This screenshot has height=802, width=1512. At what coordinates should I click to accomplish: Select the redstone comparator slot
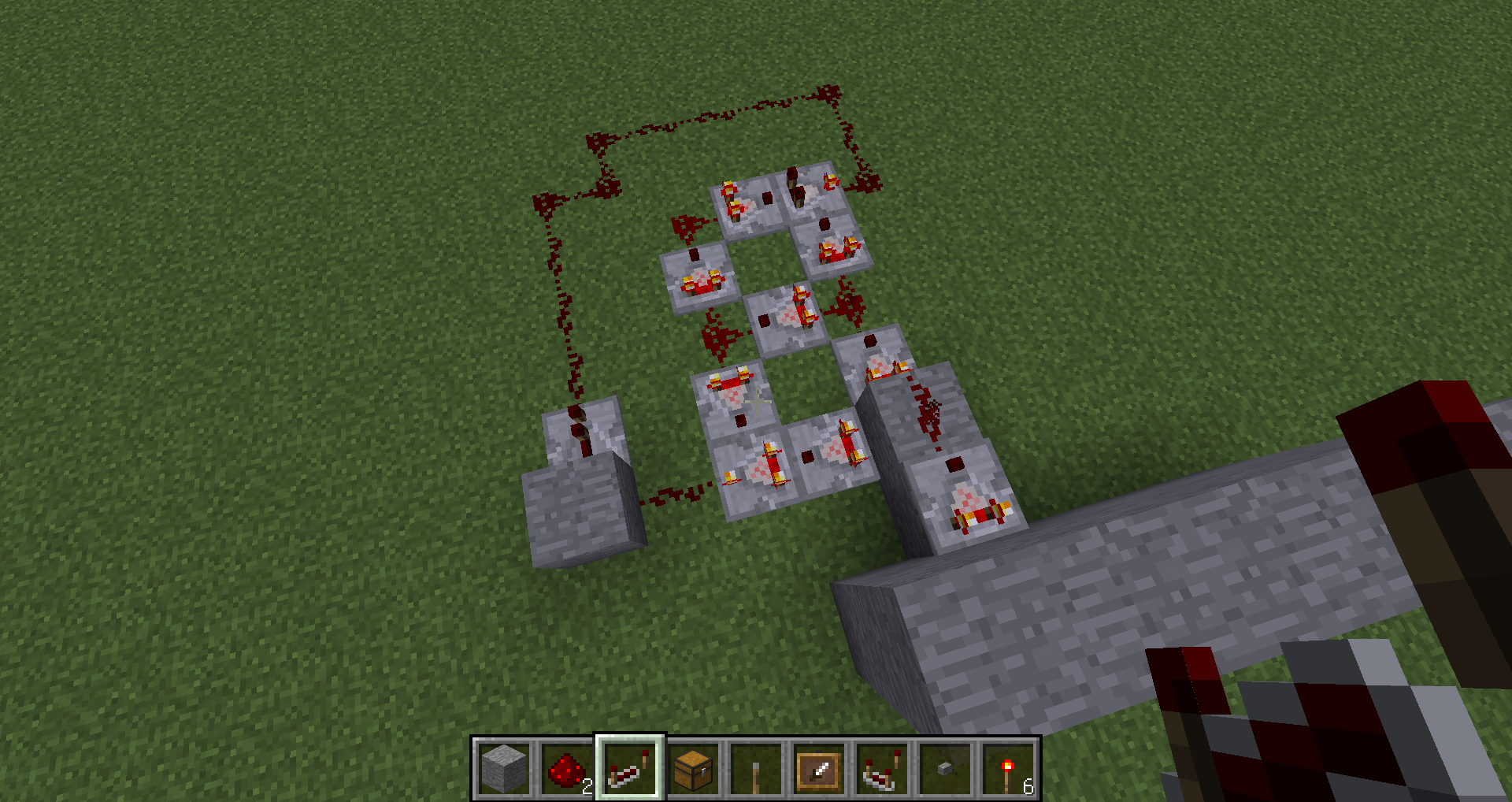point(882,768)
